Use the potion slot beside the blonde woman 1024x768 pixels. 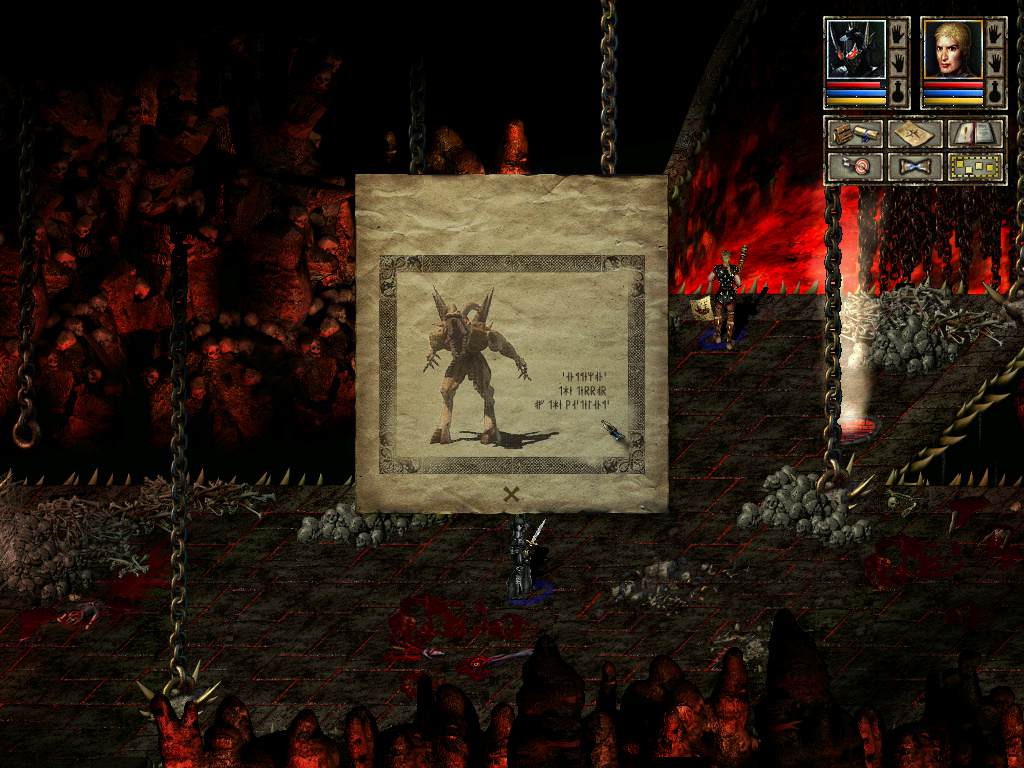click(x=995, y=93)
